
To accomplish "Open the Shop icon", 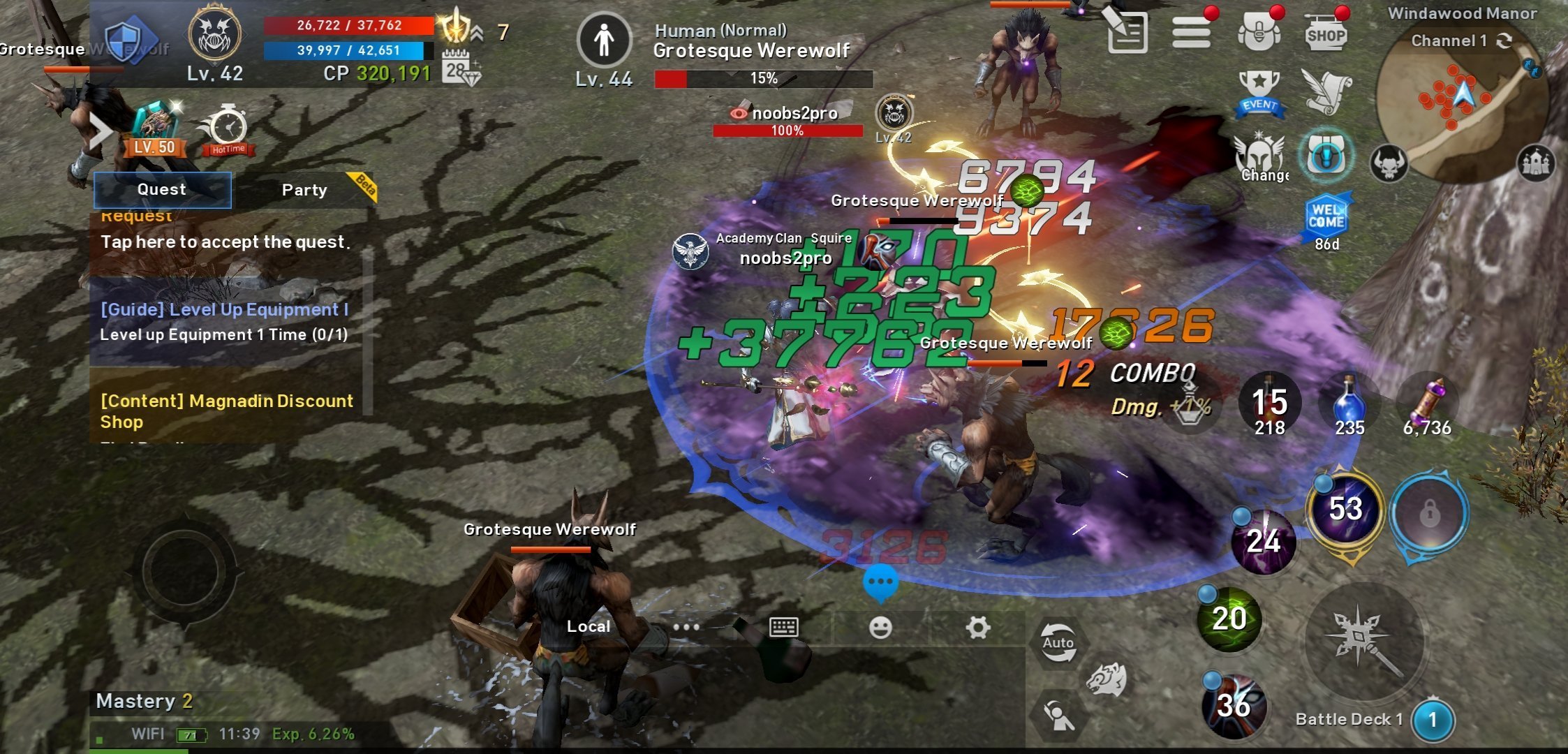I will click(1326, 34).
